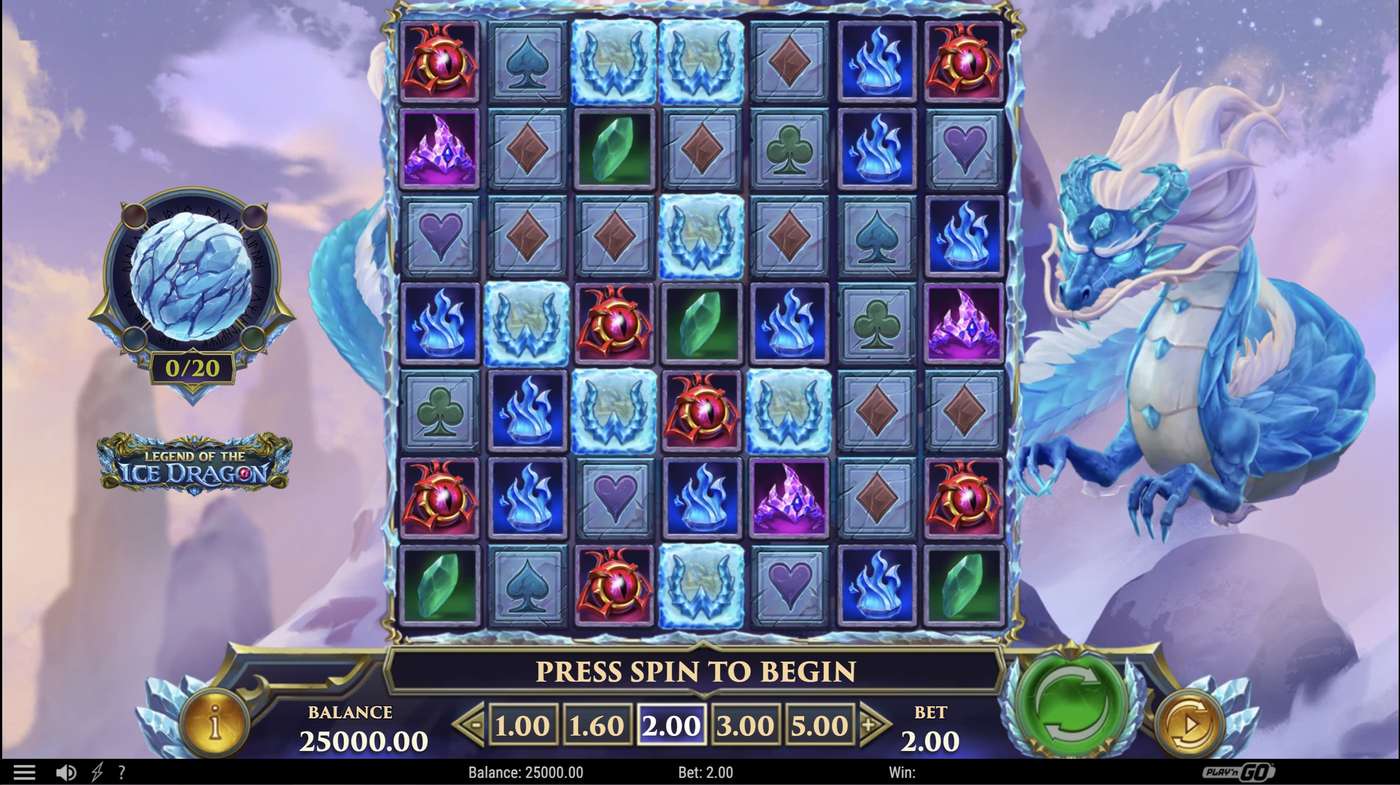
Task: Open help with question mark icon
Action: (122, 771)
